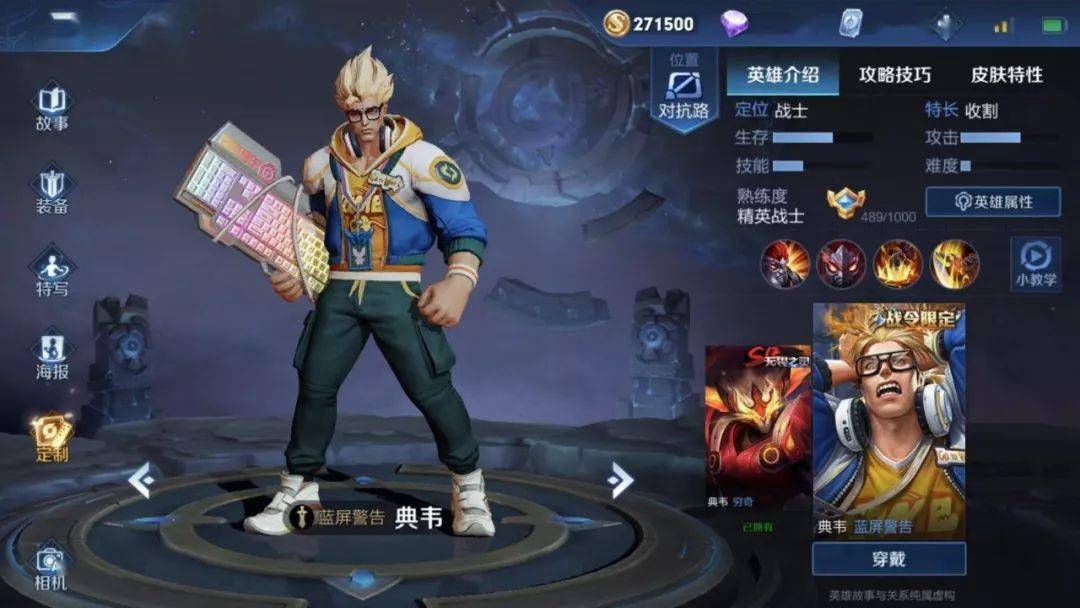The width and height of the screenshot is (1080, 608).
Task: Switch to the 皮肤特性 tab
Action: pyautogui.click(x=1006, y=75)
